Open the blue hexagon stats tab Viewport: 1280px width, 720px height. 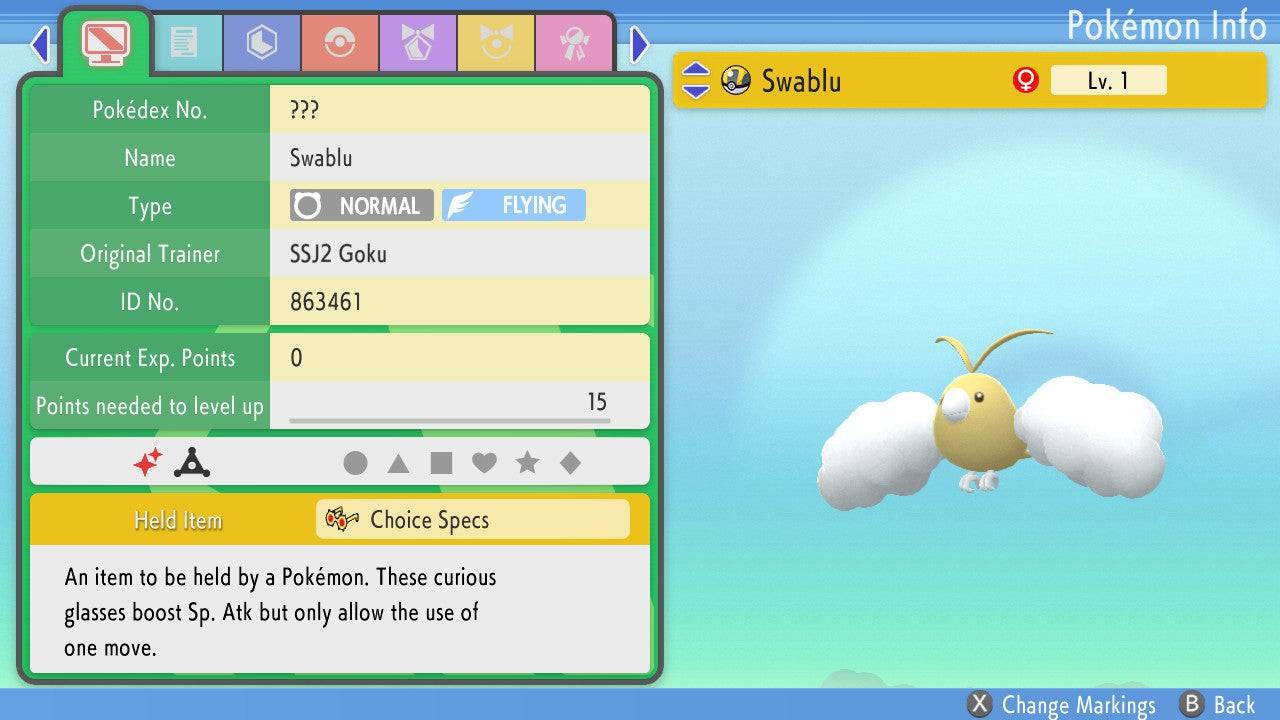pos(261,43)
